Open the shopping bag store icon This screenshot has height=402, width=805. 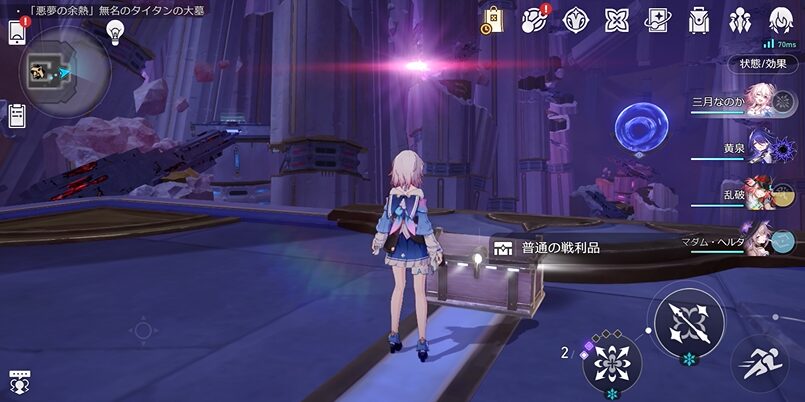coord(492,20)
